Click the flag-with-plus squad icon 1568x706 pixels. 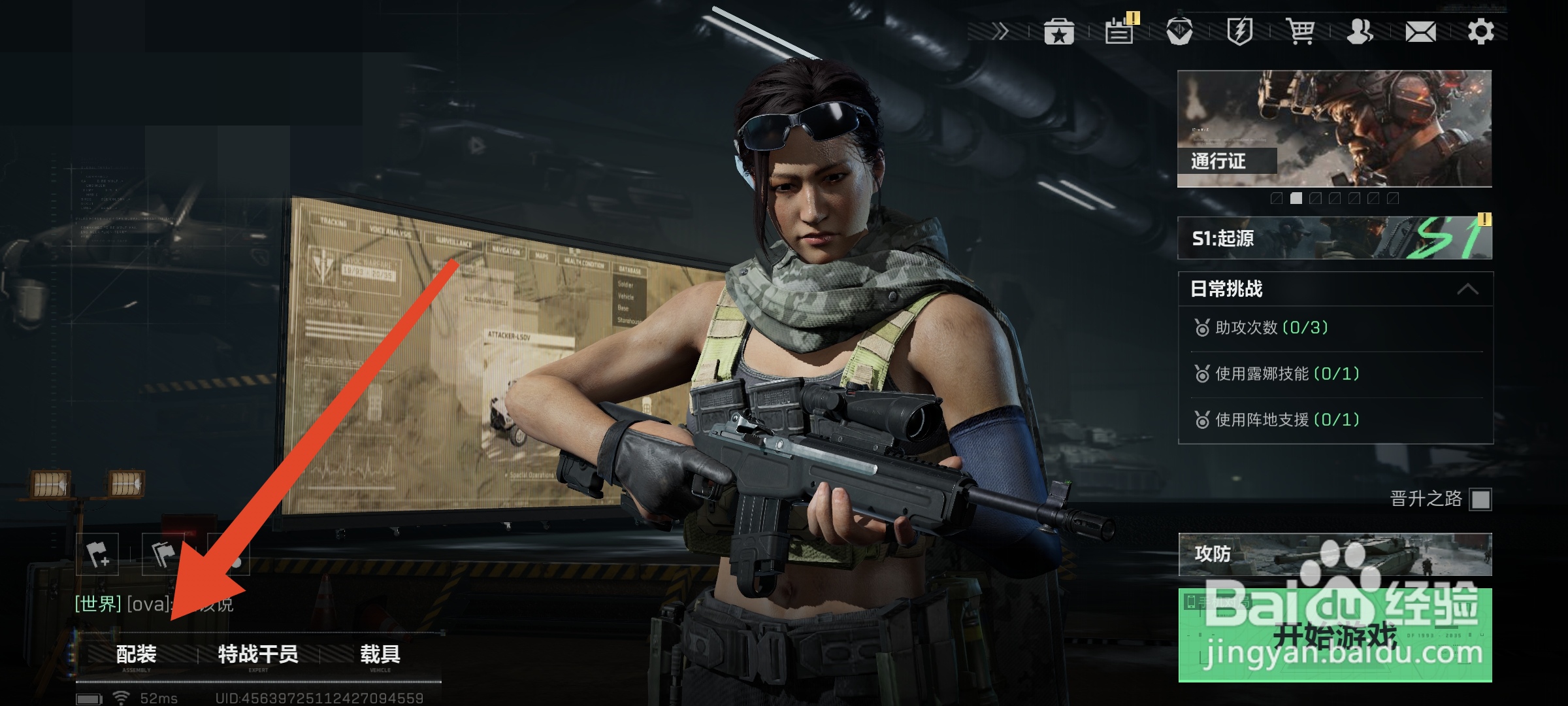pyautogui.click(x=98, y=554)
